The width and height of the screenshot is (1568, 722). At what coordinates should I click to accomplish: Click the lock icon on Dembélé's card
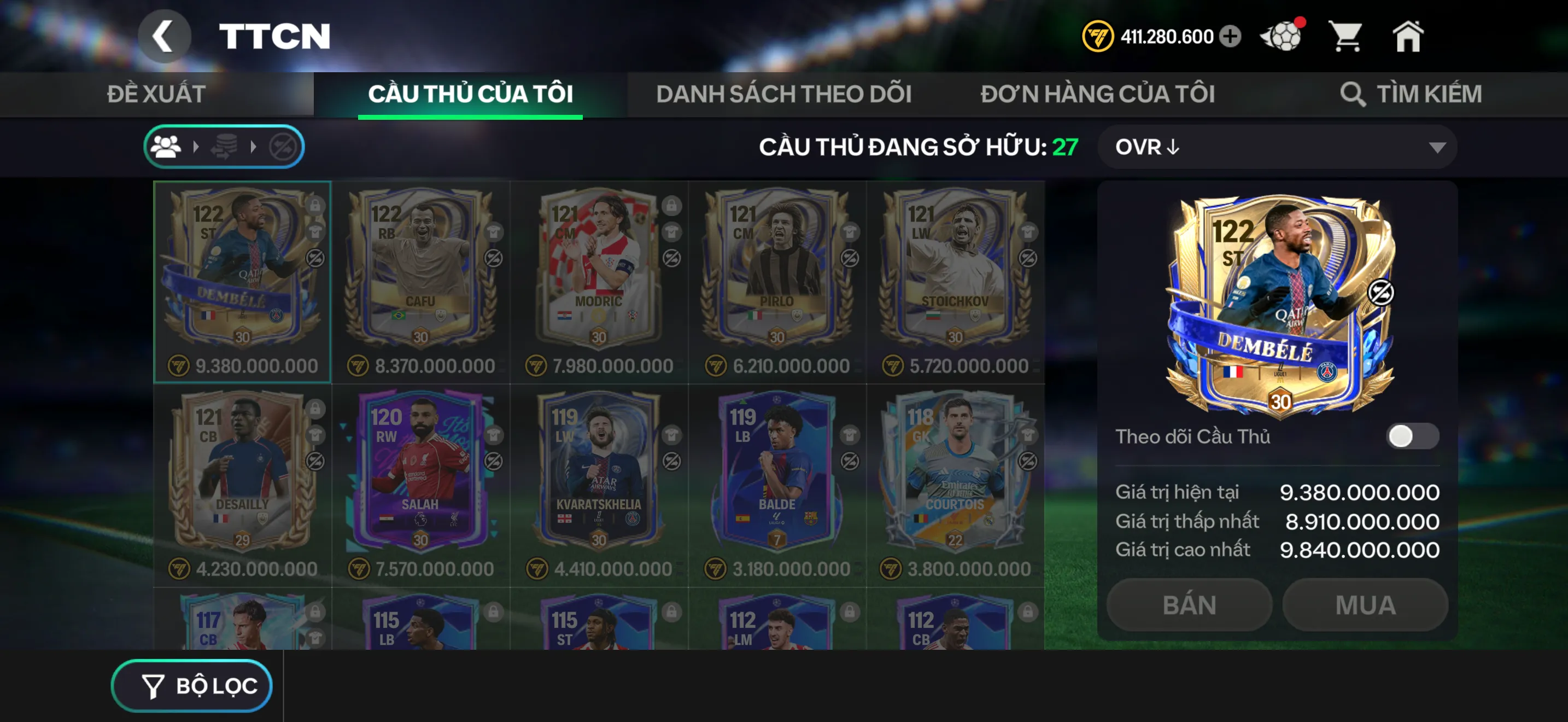[x=315, y=207]
